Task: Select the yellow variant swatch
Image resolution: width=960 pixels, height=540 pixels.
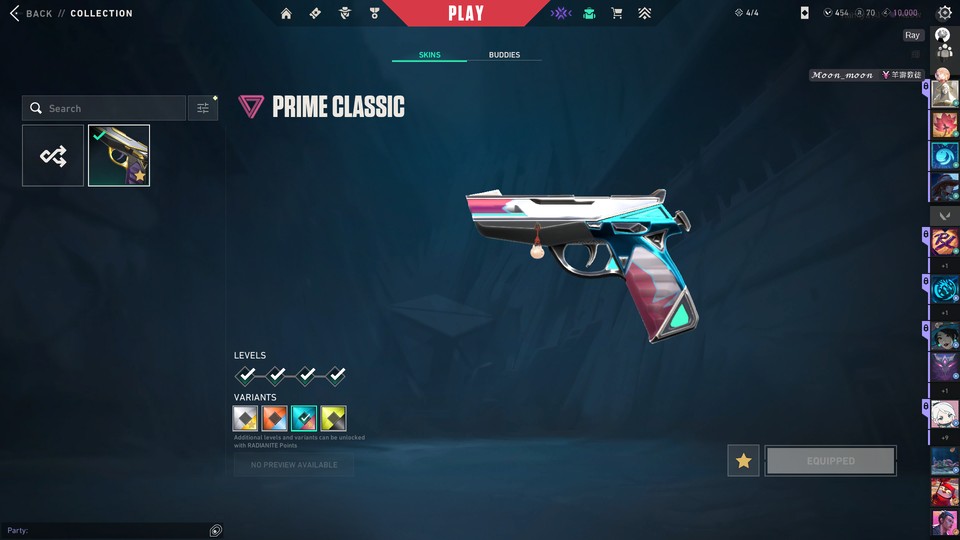Action: [333, 418]
